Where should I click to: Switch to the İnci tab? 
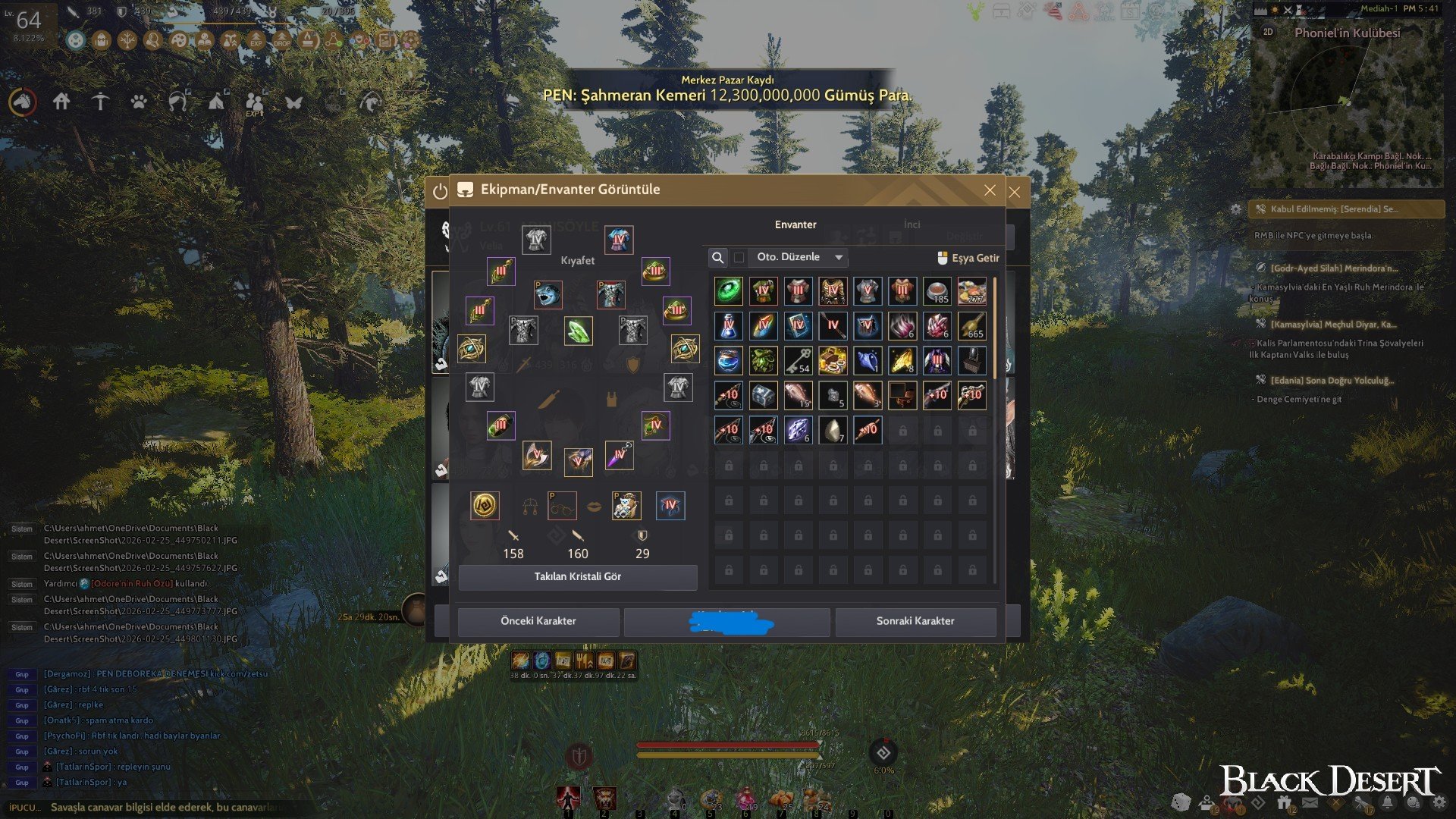pos(912,224)
